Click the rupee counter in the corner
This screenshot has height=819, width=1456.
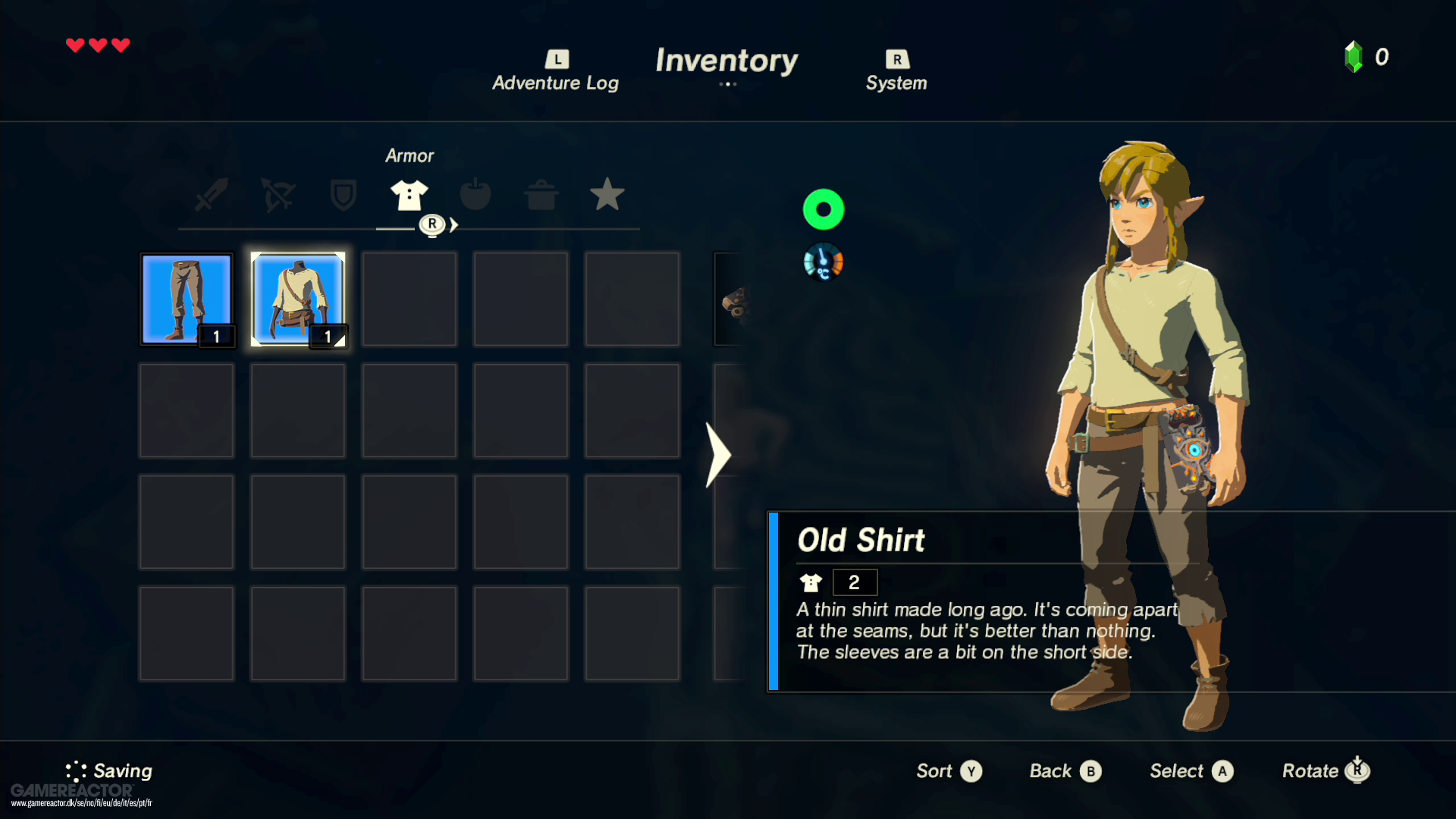coord(1365,56)
